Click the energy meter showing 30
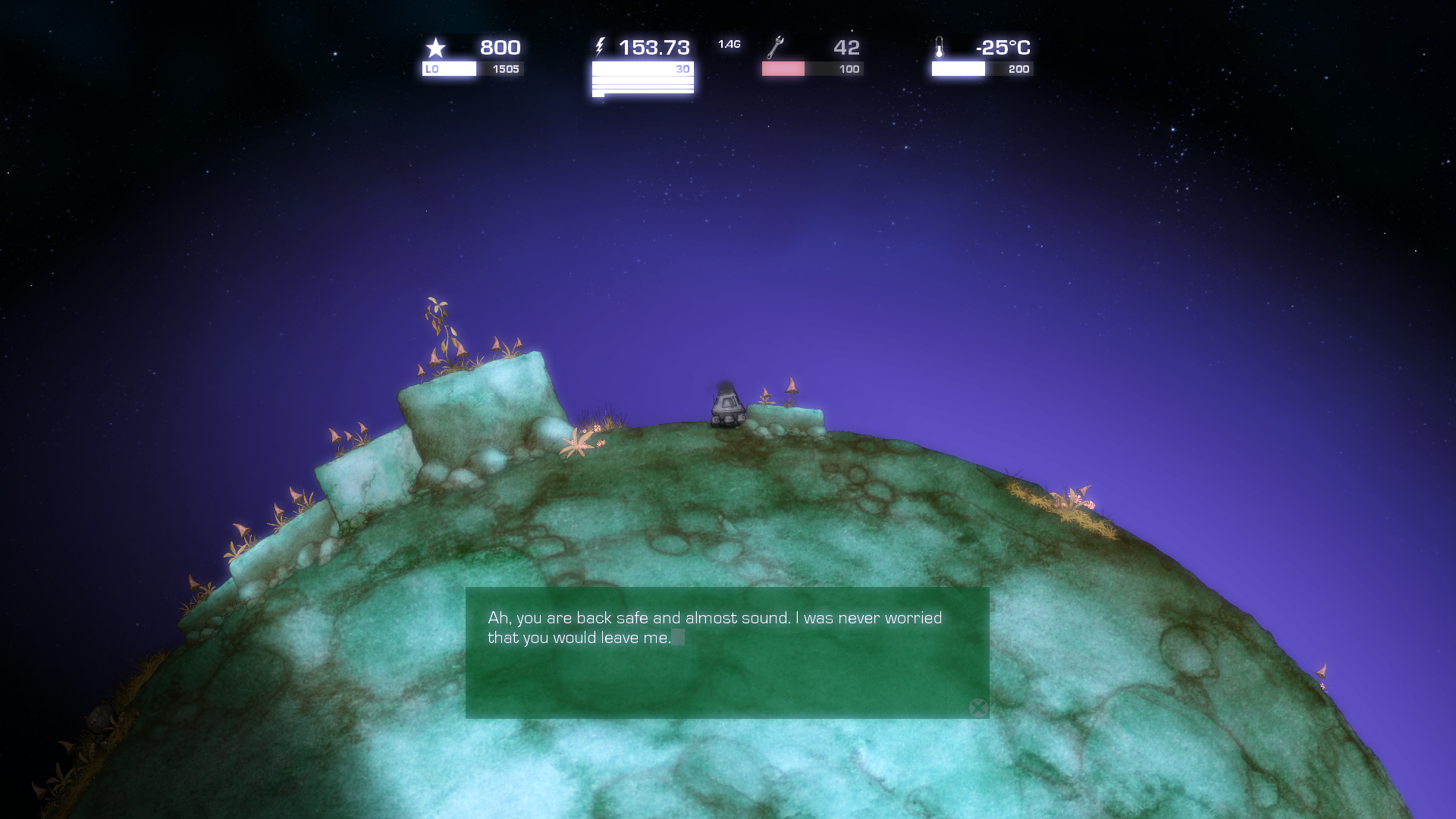Image resolution: width=1456 pixels, height=819 pixels. coord(642,69)
